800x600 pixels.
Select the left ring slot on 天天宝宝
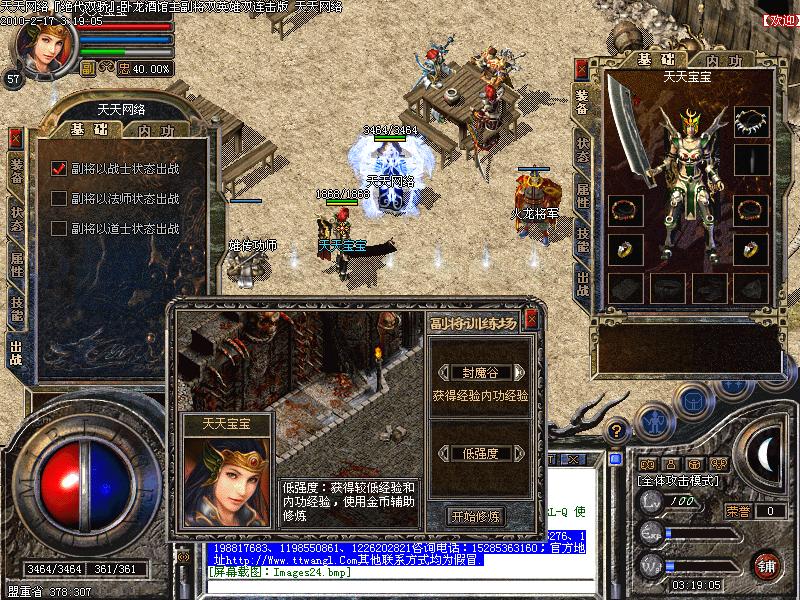(x=625, y=250)
